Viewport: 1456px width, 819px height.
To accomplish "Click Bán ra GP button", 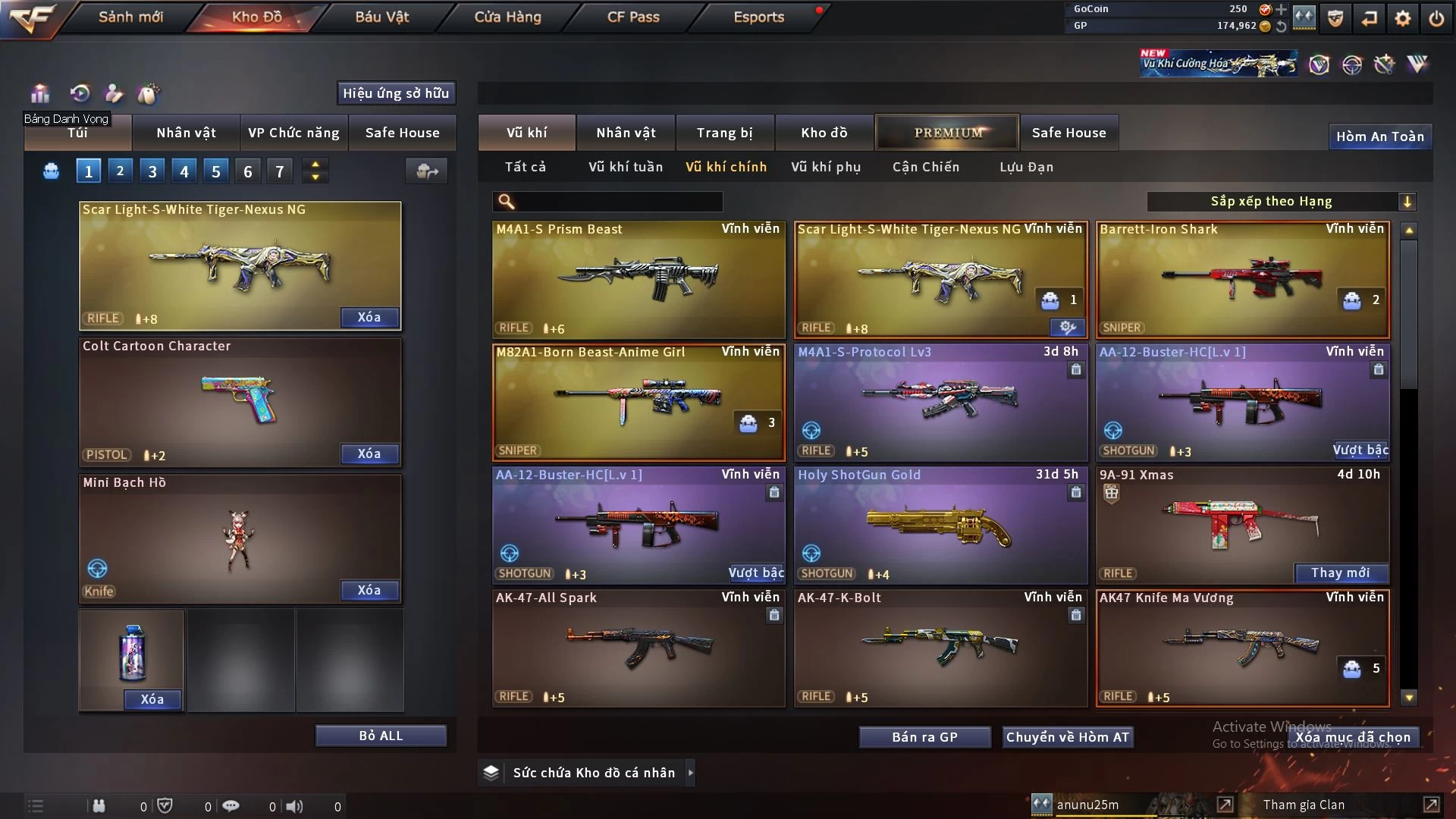I will click(924, 737).
